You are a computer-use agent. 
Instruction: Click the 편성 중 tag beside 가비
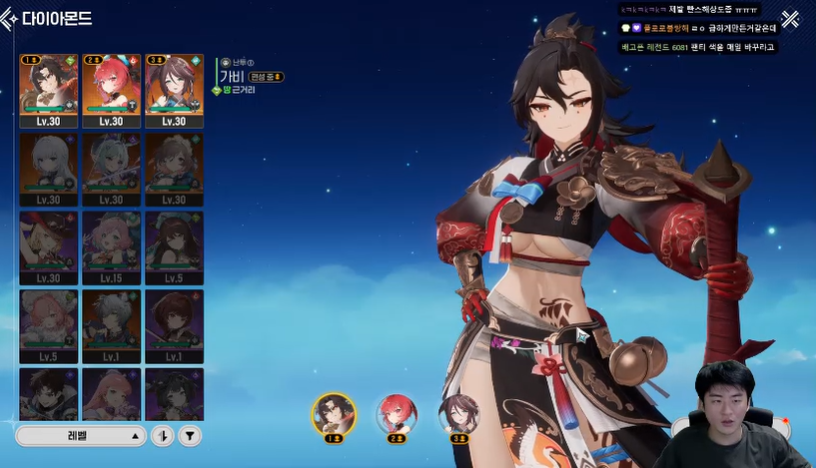point(266,76)
